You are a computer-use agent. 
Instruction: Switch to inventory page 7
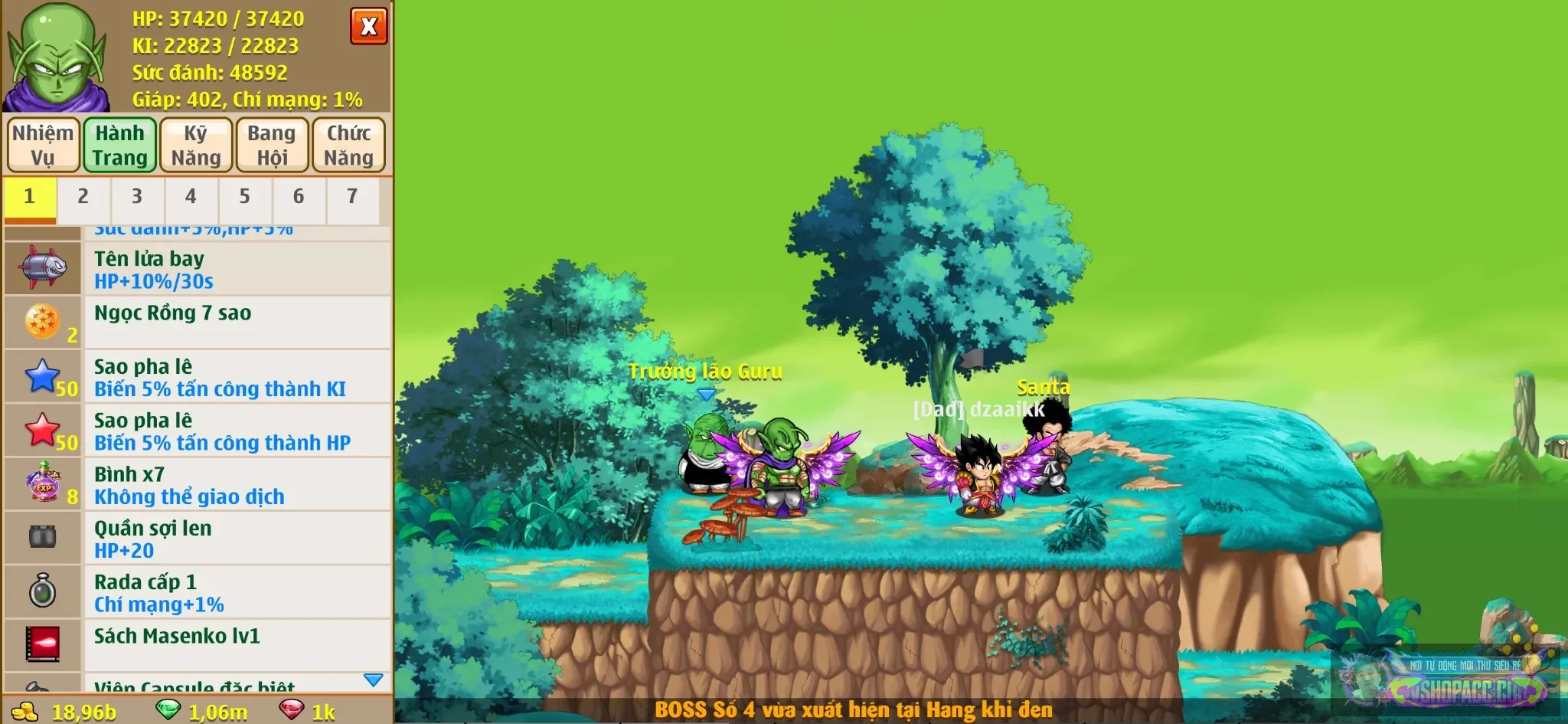coord(352,197)
